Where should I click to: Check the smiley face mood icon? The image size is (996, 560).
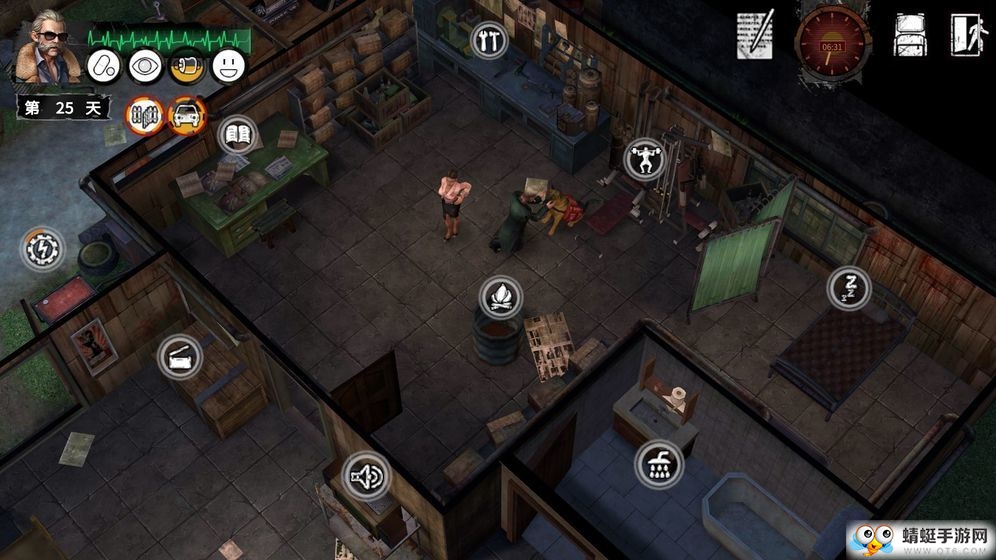tap(229, 66)
